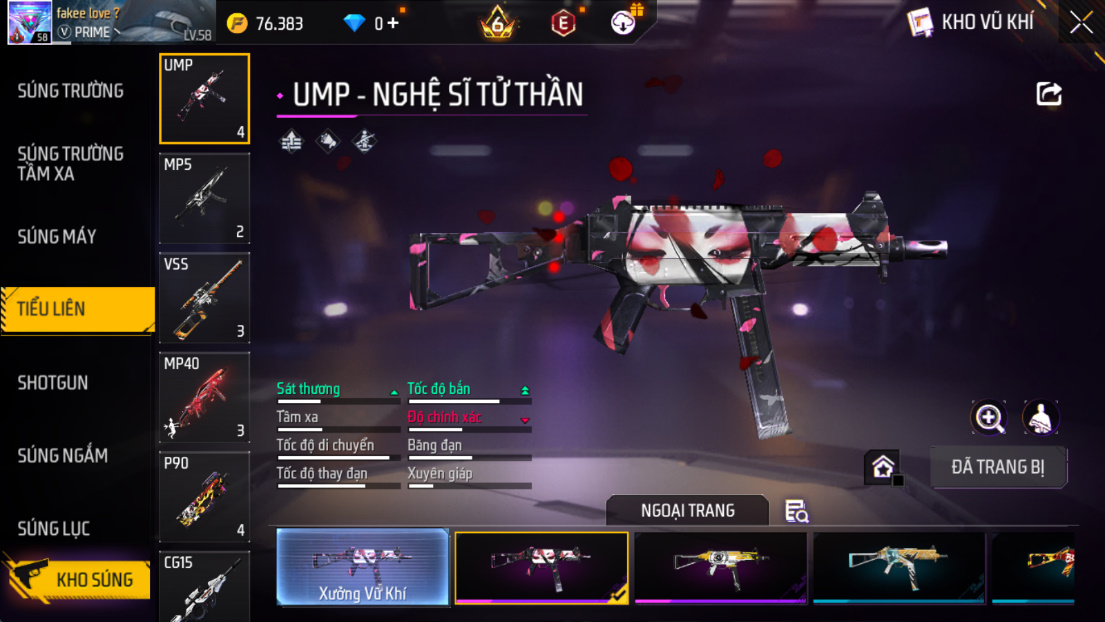Screen dimensions: 1105x622
Task: Switch to the Súng Ngắm category
Action: click(63, 456)
